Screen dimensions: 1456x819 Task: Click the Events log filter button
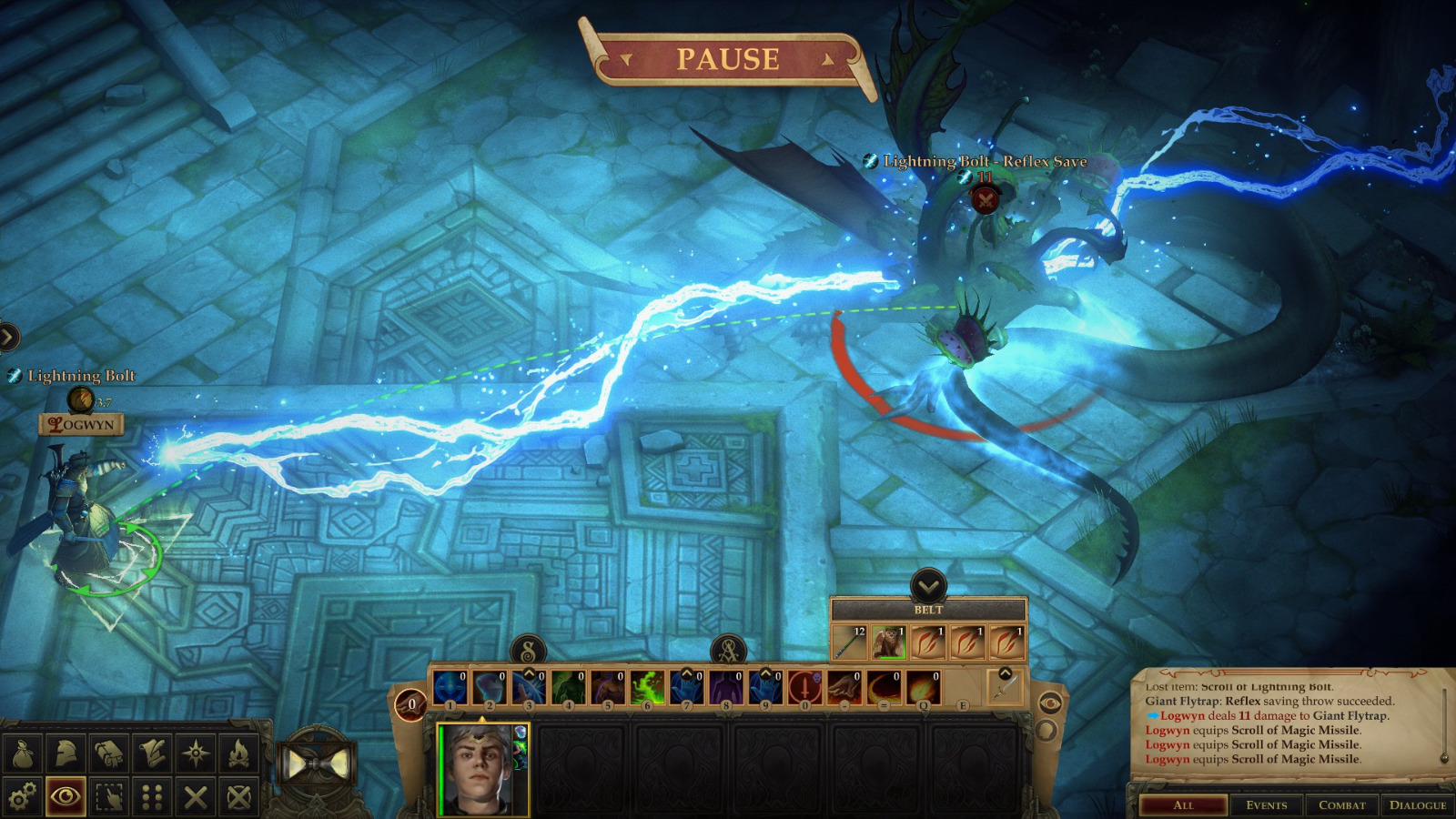[x=1268, y=804]
